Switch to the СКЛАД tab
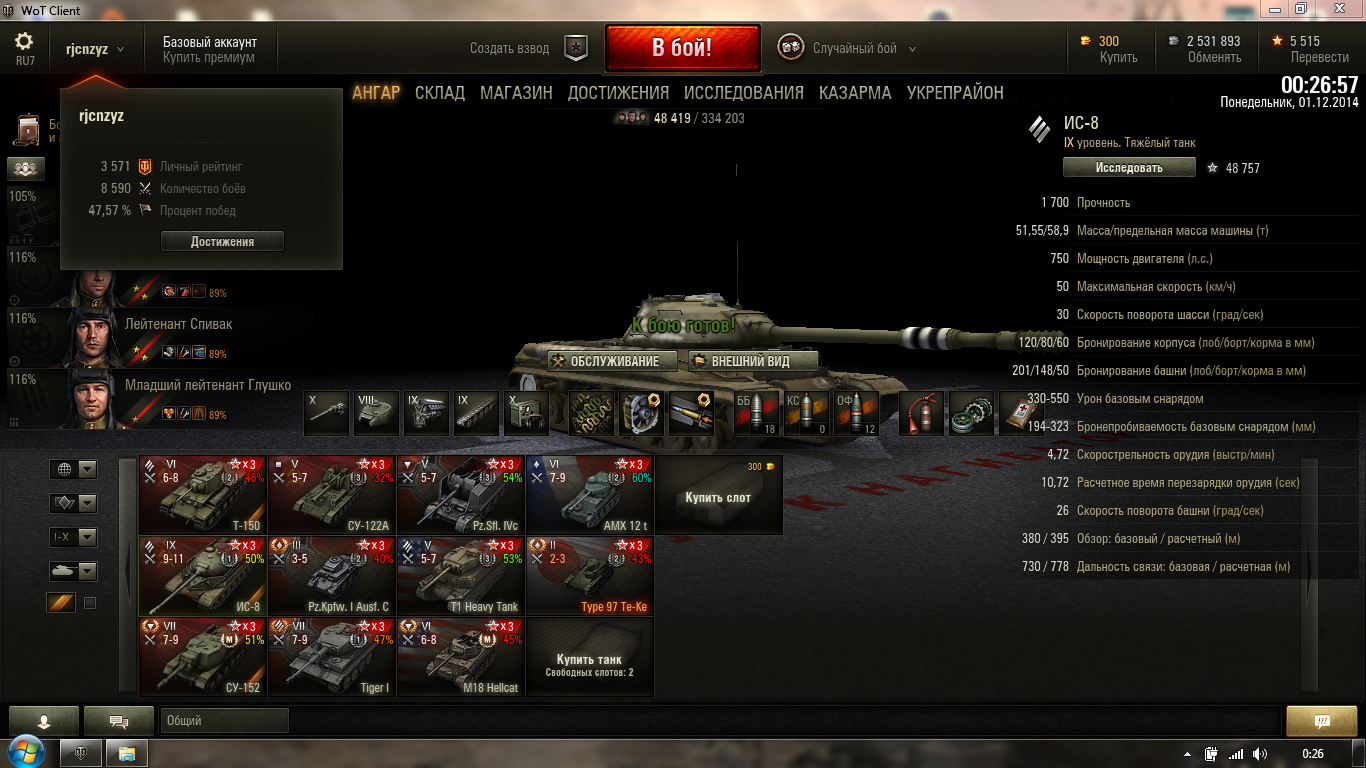1366x768 pixels. (440, 93)
